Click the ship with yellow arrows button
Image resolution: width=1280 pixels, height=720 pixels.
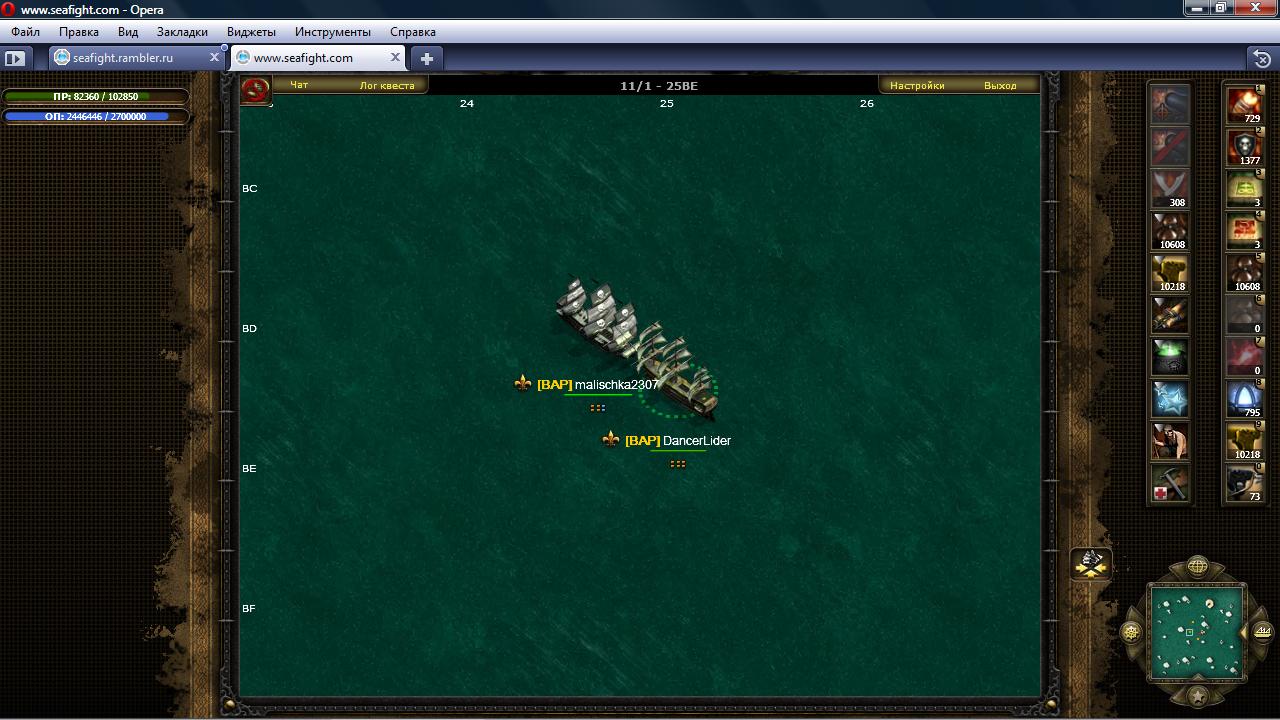pyautogui.click(x=1091, y=564)
